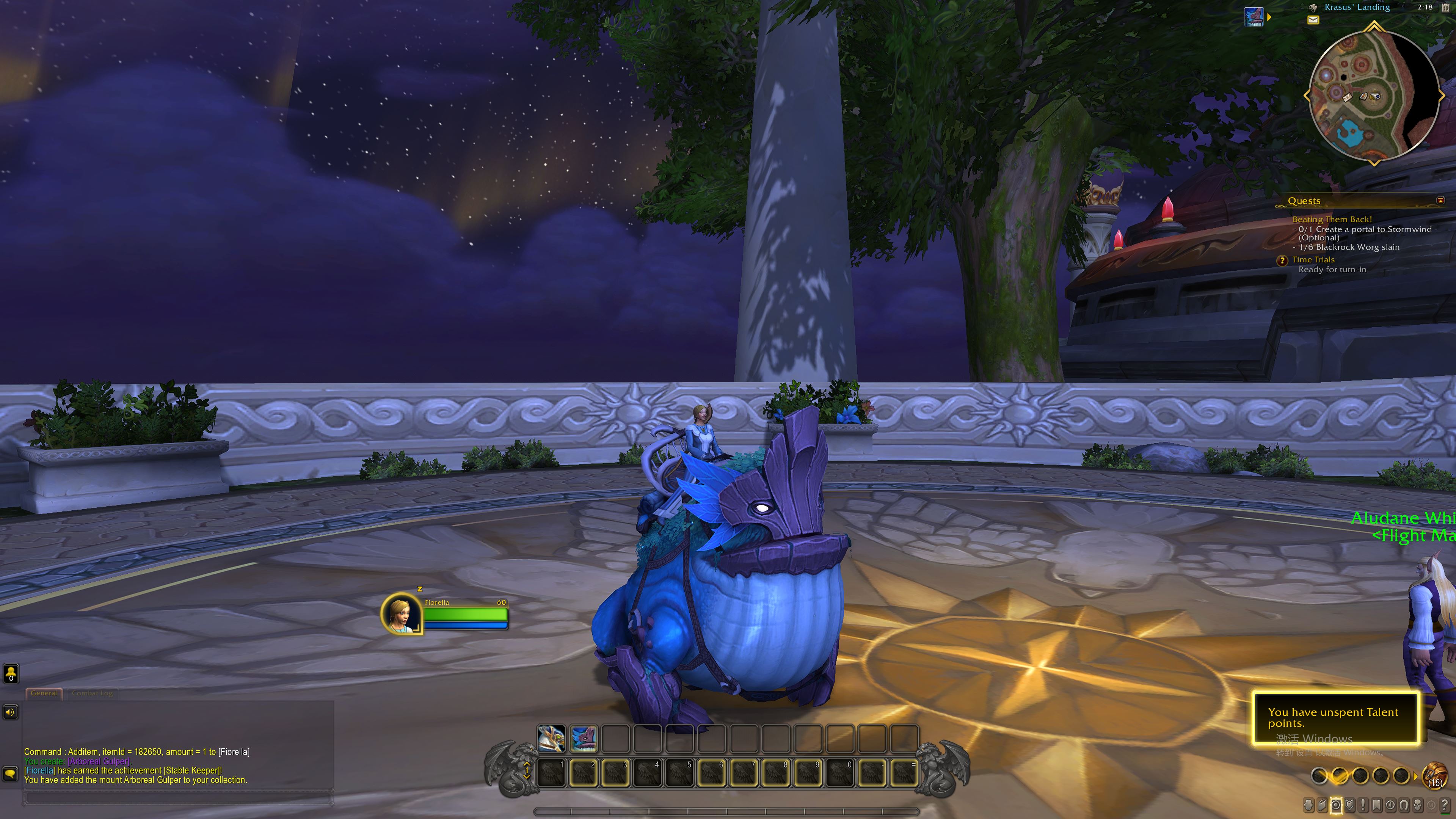
Task: Open the Talents micro menu button
Action: coord(1335,805)
